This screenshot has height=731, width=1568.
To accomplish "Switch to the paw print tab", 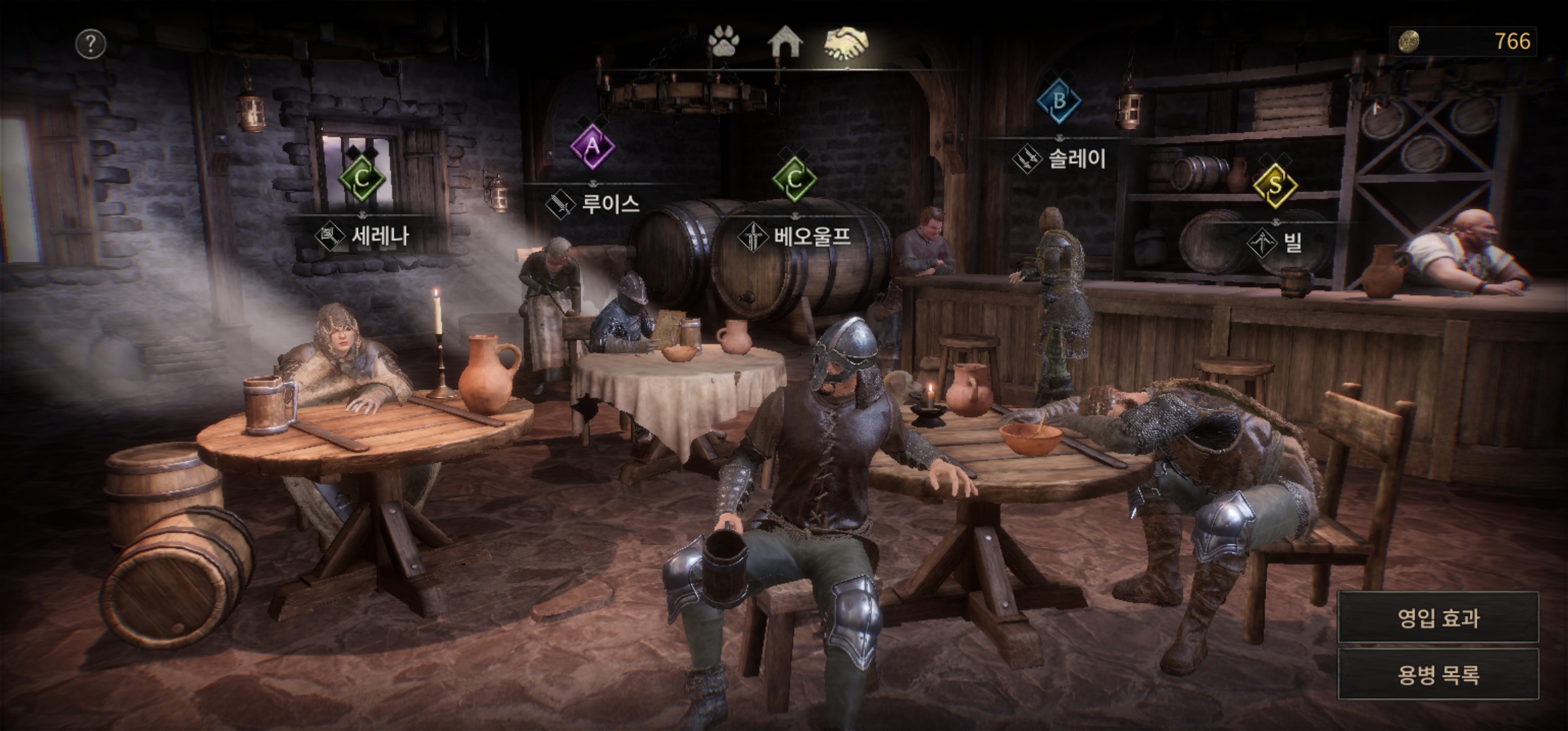I will pyautogui.click(x=724, y=42).
